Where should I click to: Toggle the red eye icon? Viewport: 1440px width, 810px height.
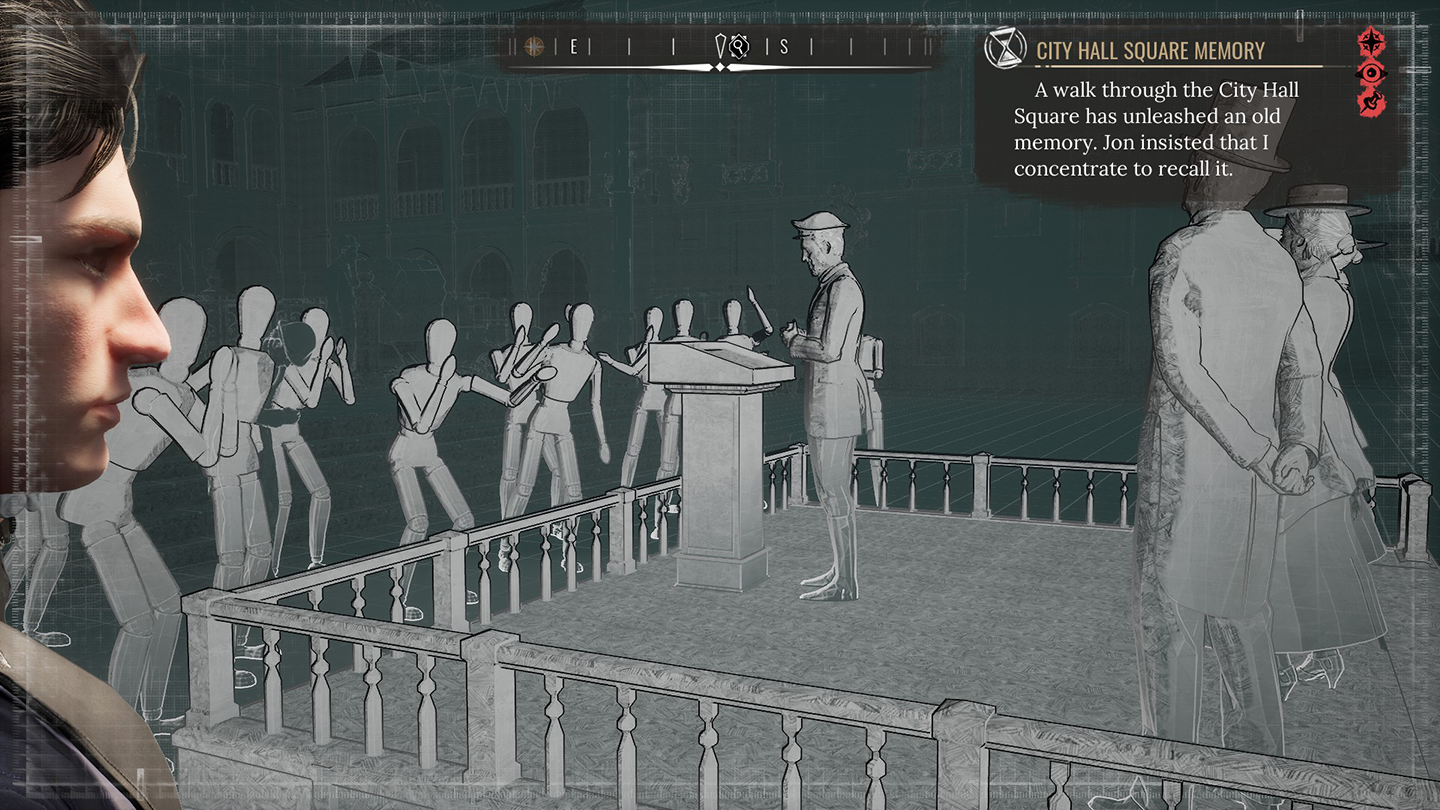click(x=1370, y=73)
